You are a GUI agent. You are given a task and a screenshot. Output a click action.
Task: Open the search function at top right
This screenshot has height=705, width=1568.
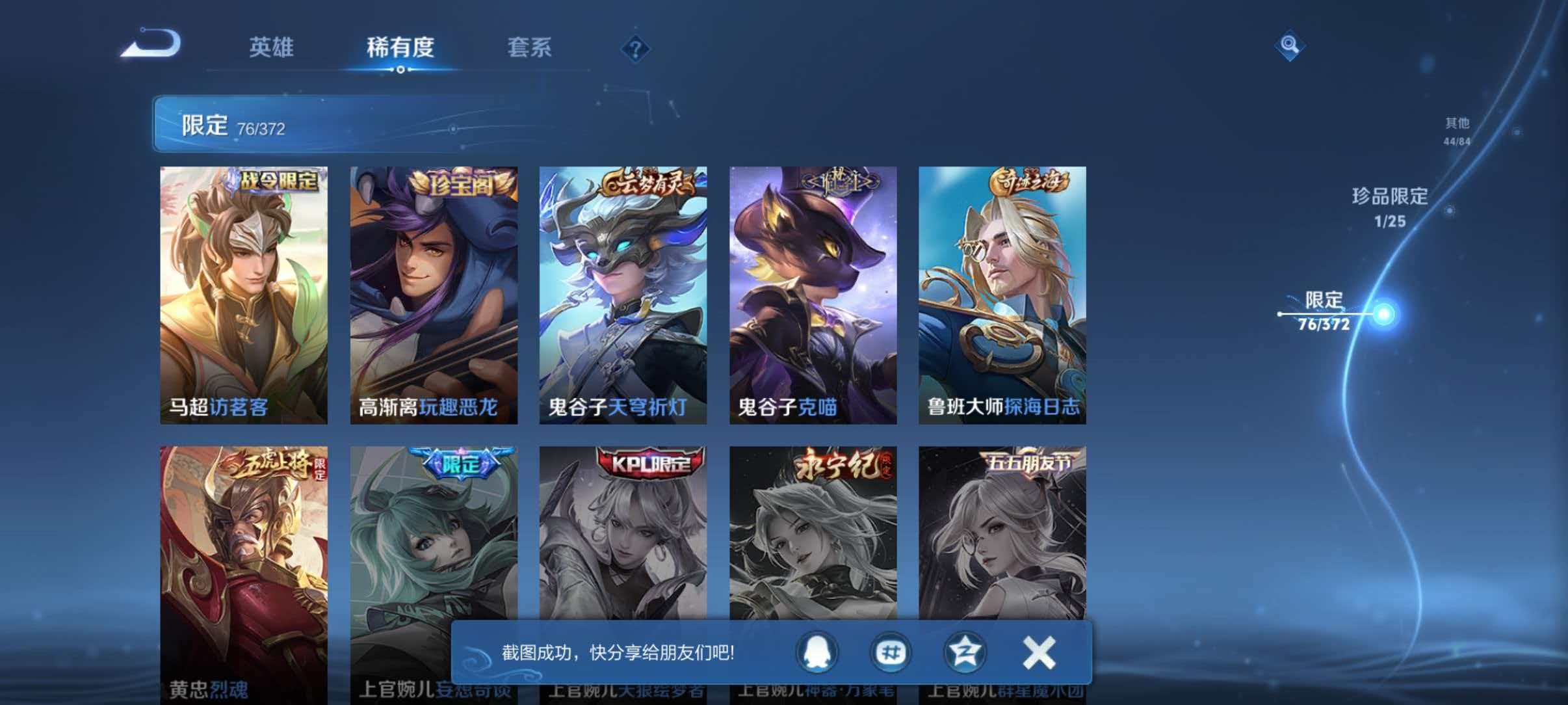pyautogui.click(x=1291, y=46)
